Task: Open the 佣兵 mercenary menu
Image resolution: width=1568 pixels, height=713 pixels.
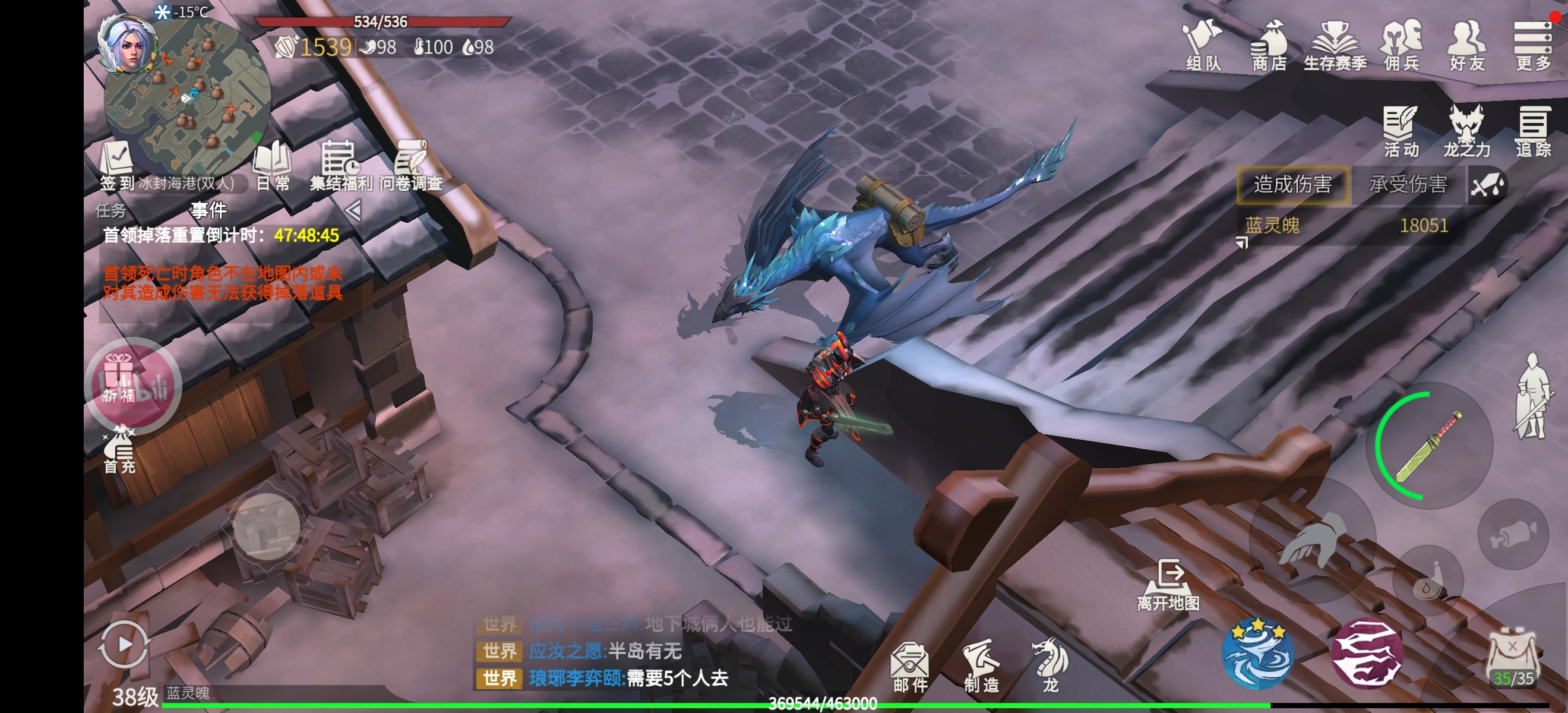Action: pos(1402,46)
